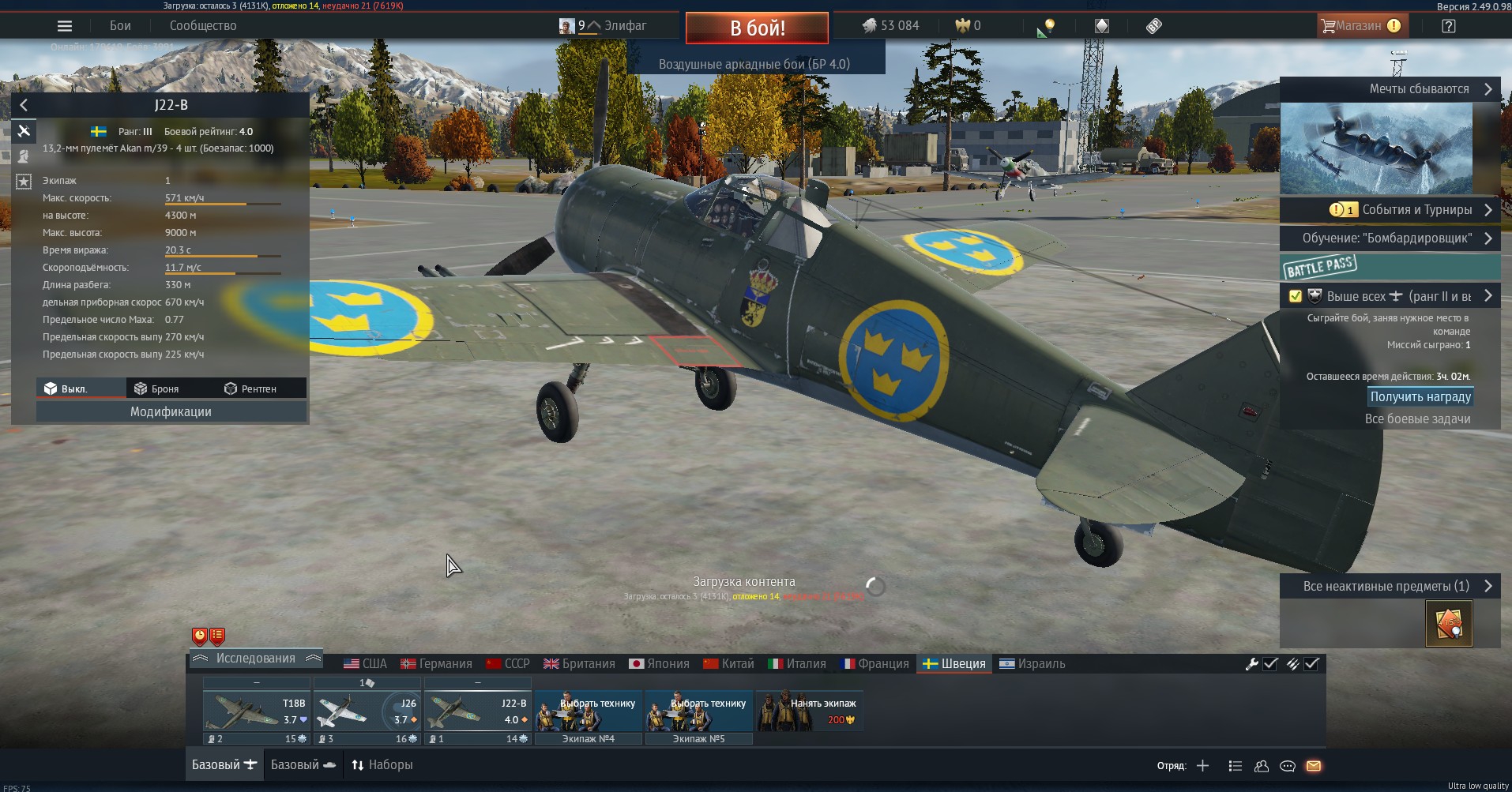This screenshot has height=792, width=1512.
Task: Open the Сообщество menu
Action: [x=203, y=26]
